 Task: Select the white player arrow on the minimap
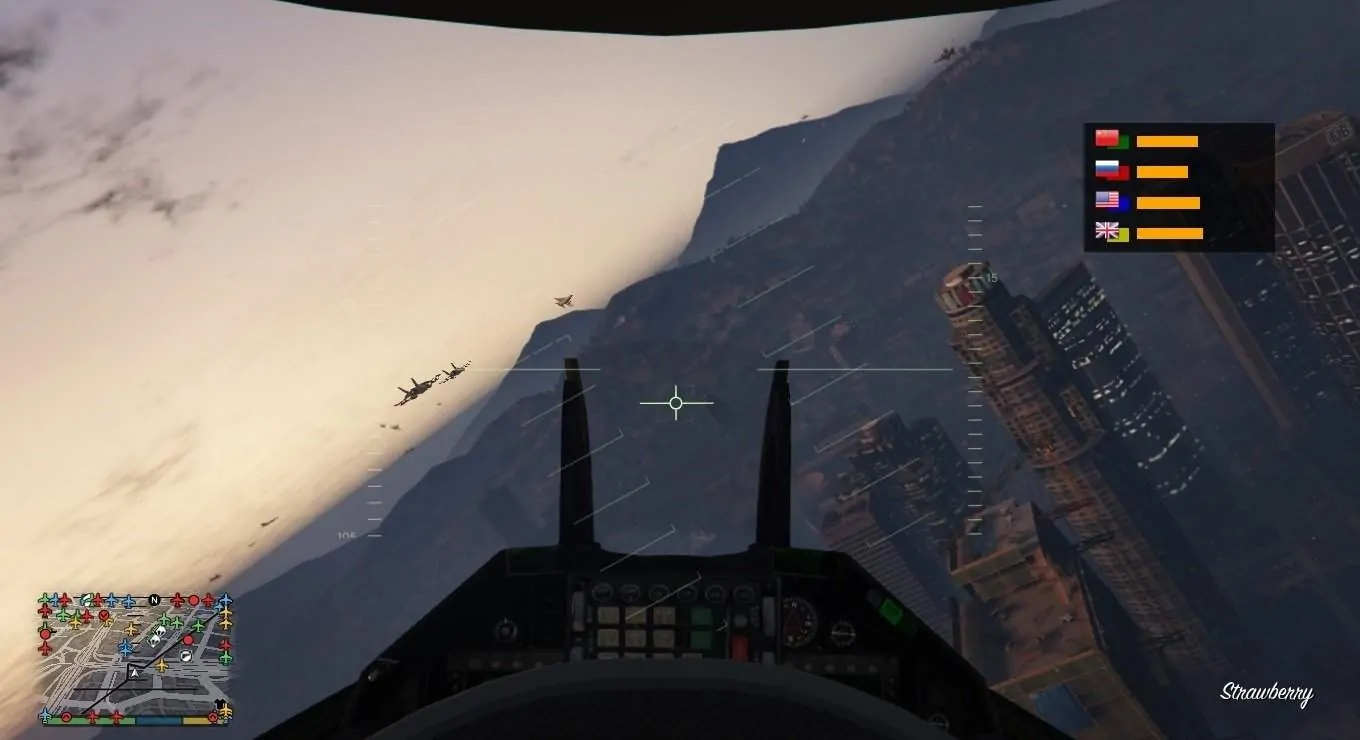pos(134,672)
